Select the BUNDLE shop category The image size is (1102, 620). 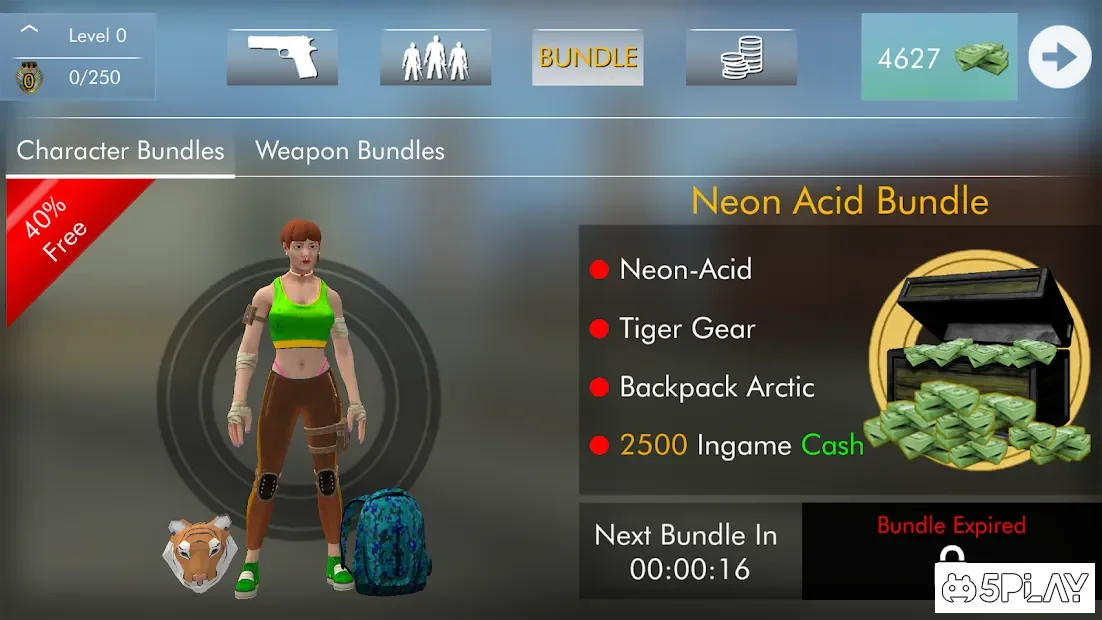pos(588,57)
